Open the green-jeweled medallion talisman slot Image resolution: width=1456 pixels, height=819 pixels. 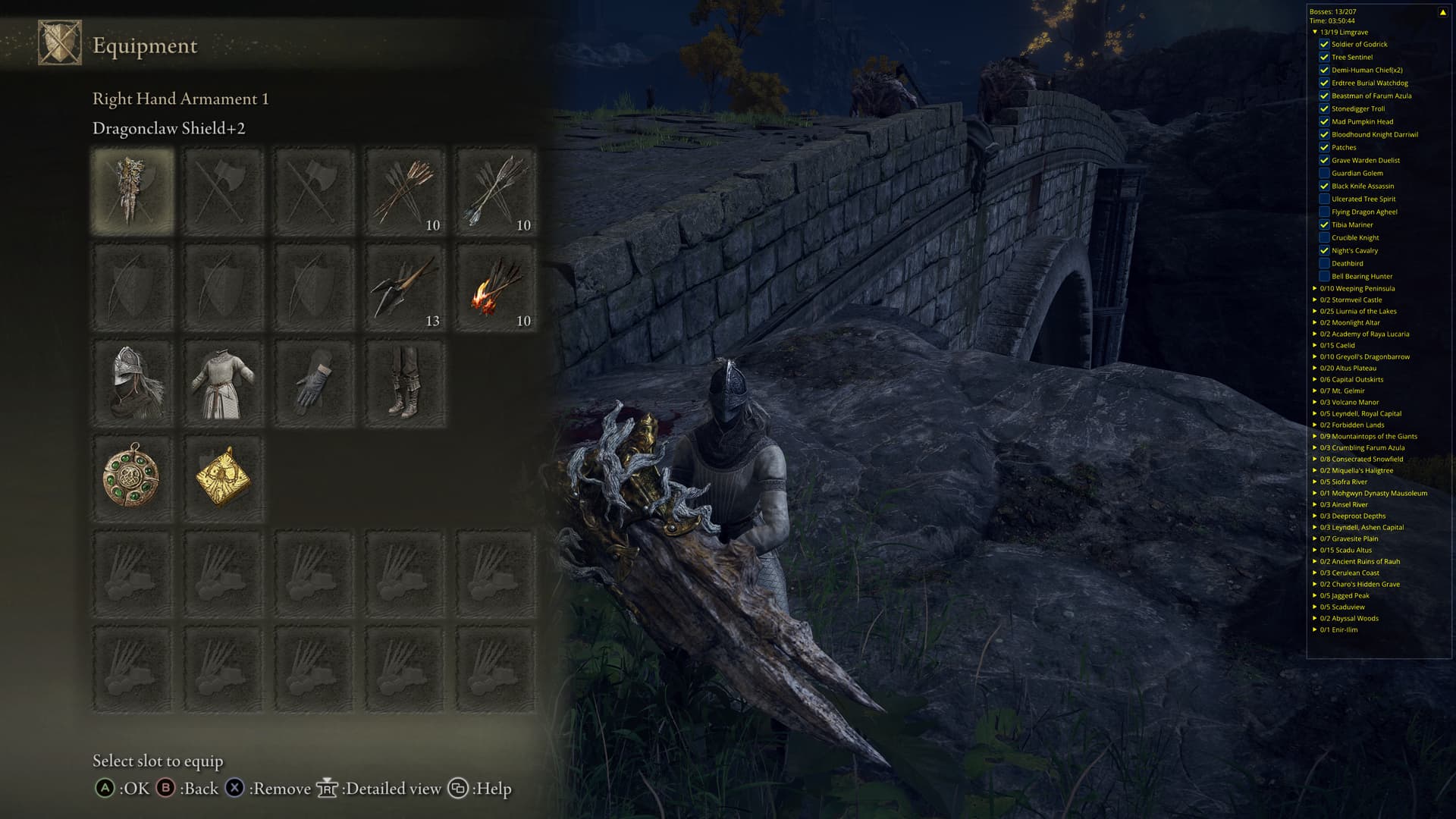[x=133, y=479]
